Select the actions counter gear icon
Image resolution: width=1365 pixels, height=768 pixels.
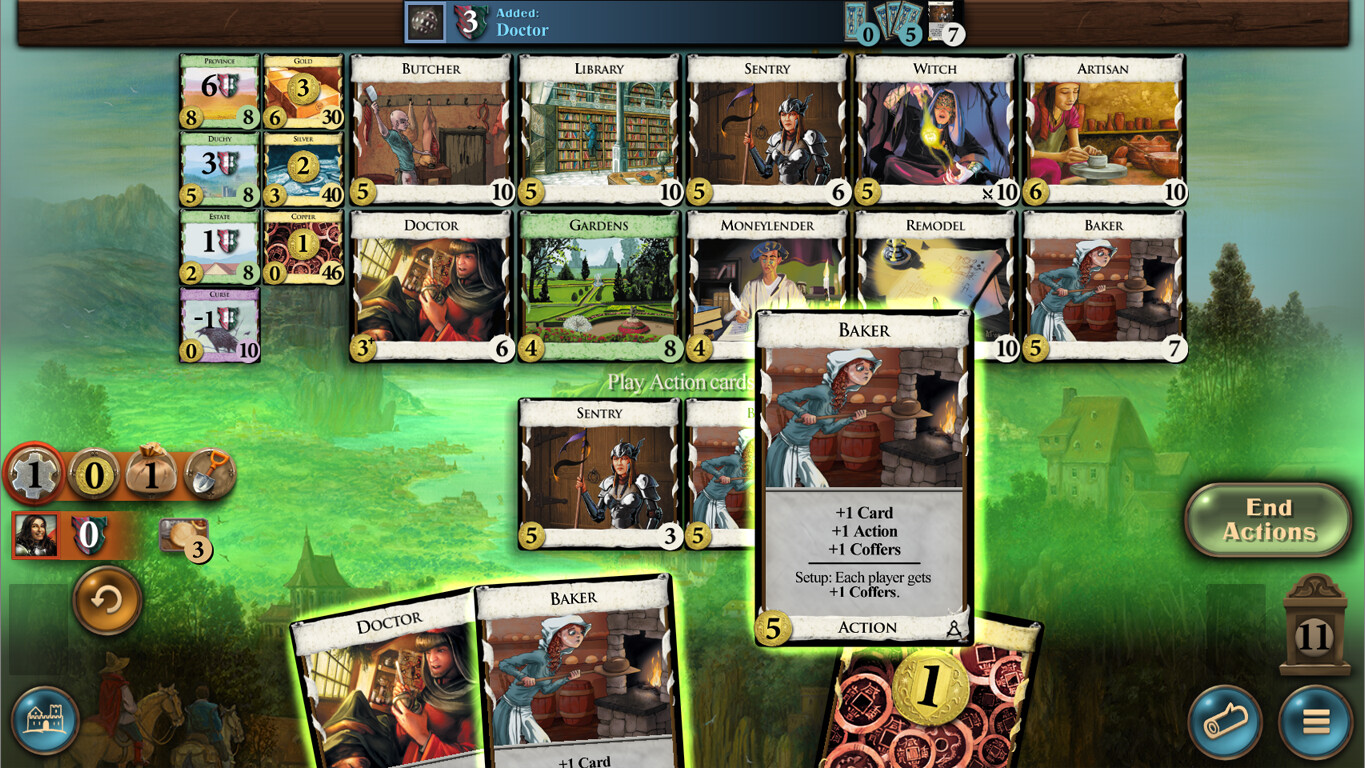pyautogui.click(x=34, y=475)
